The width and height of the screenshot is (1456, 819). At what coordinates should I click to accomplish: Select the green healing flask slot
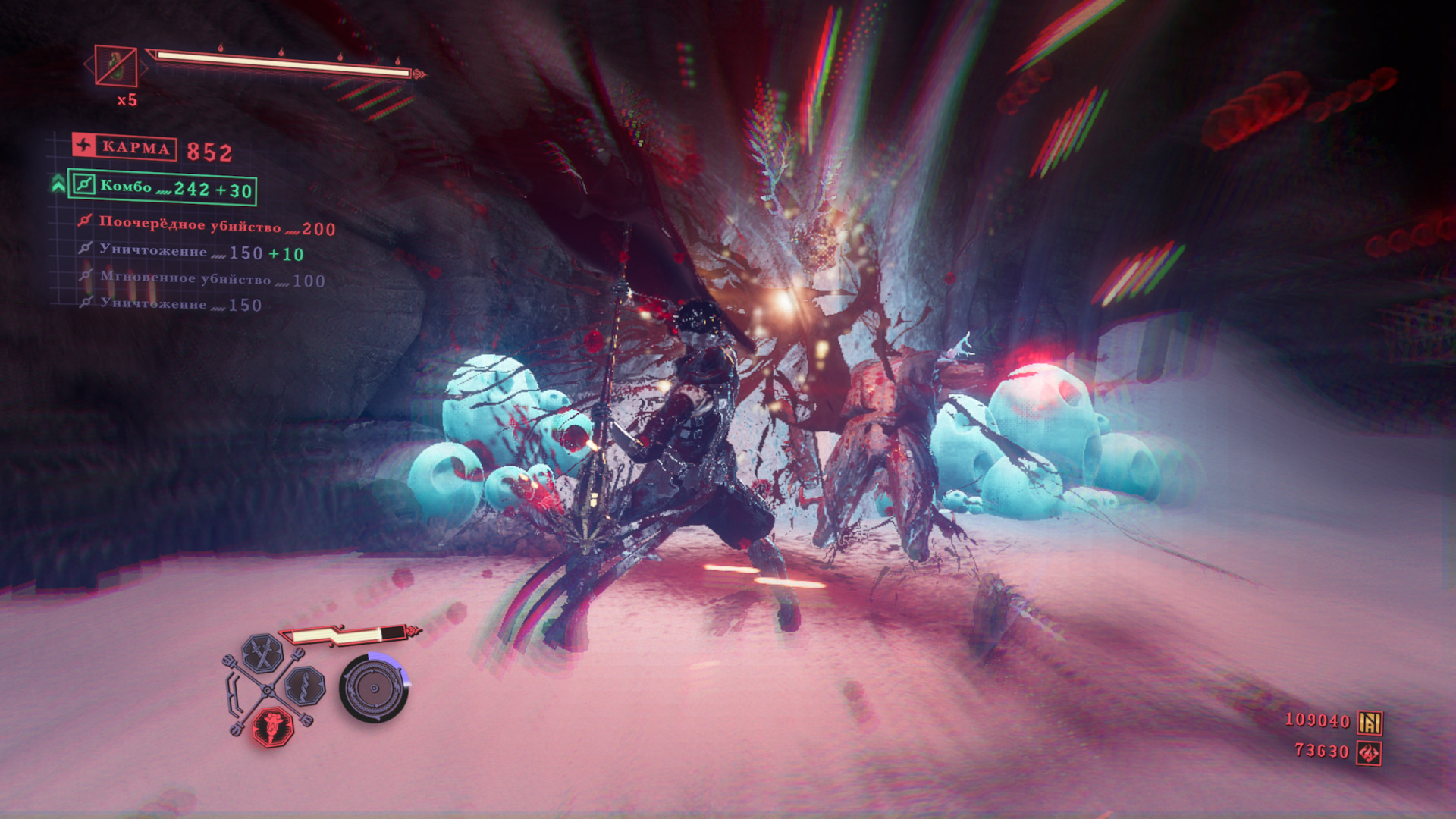pyautogui.click(x=116, y=66)
